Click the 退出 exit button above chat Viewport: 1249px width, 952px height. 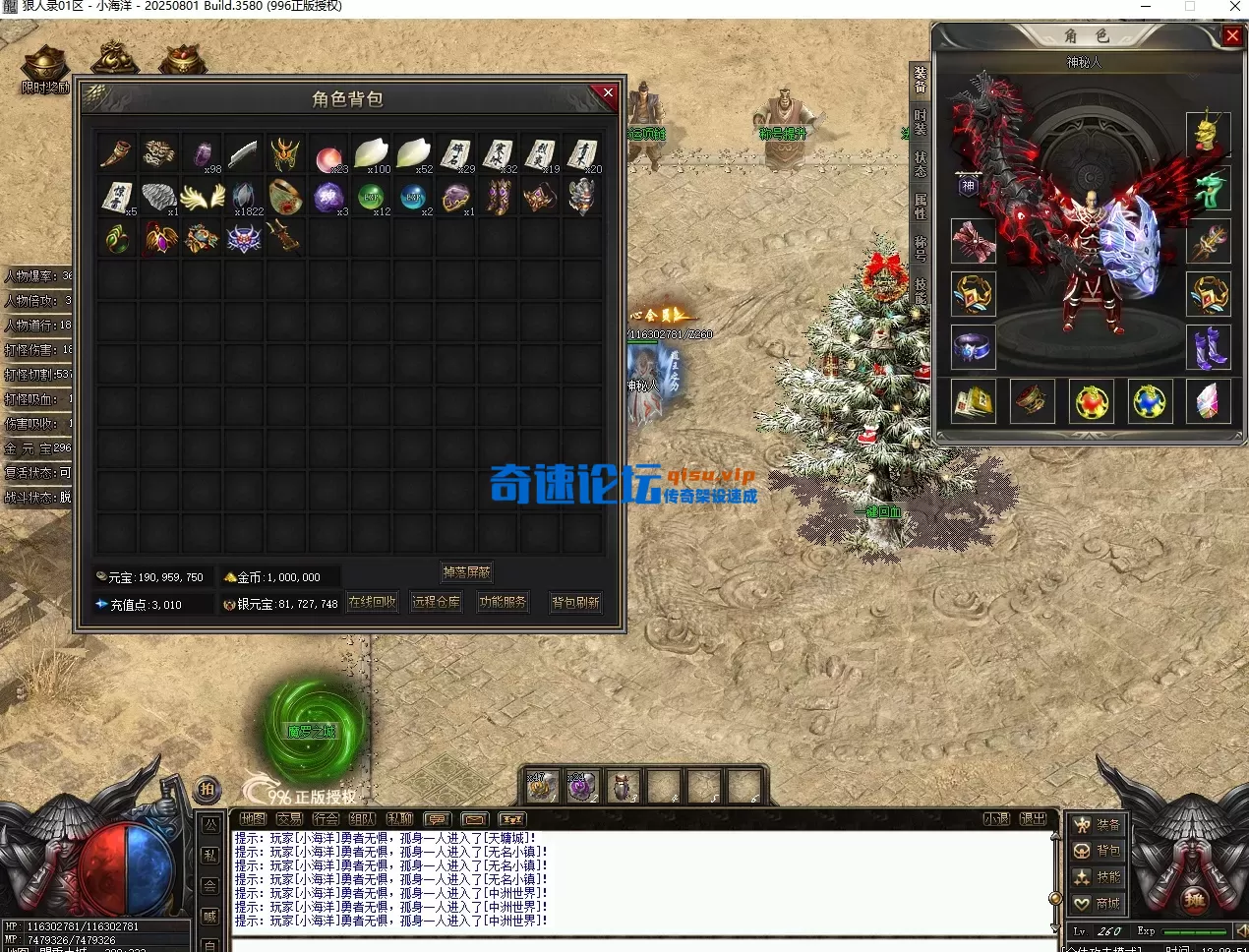[x=1033, y=818]
